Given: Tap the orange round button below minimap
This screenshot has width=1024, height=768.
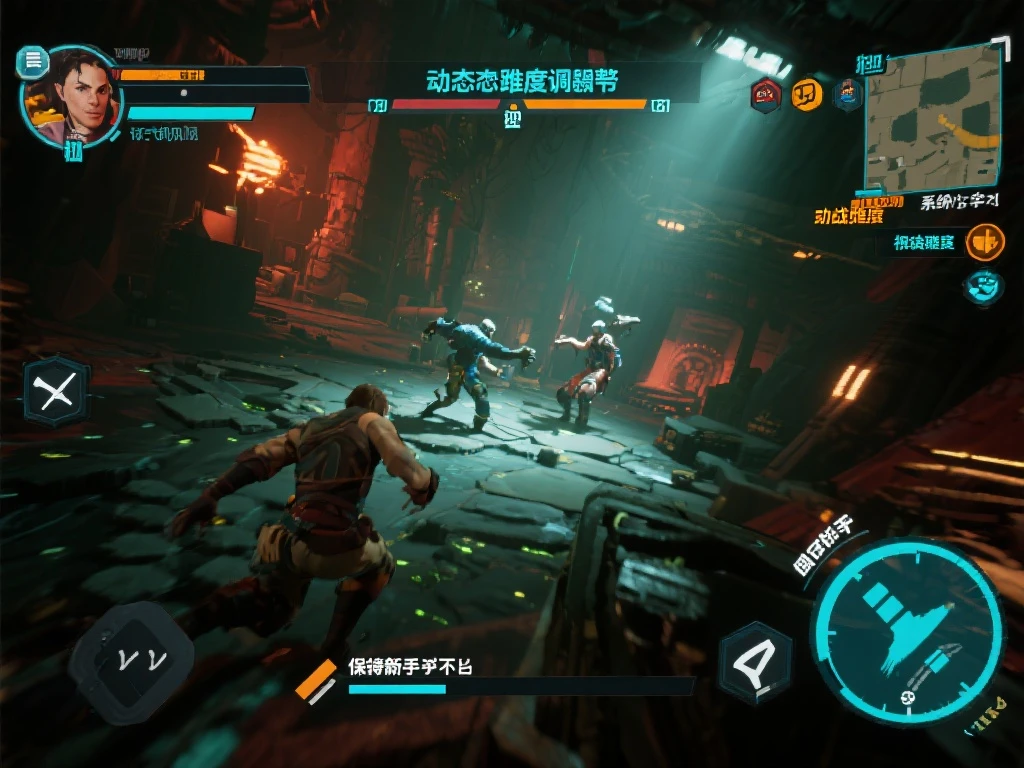Looking at the screenshot, I should pyautogui.click(x=985, y=242).
